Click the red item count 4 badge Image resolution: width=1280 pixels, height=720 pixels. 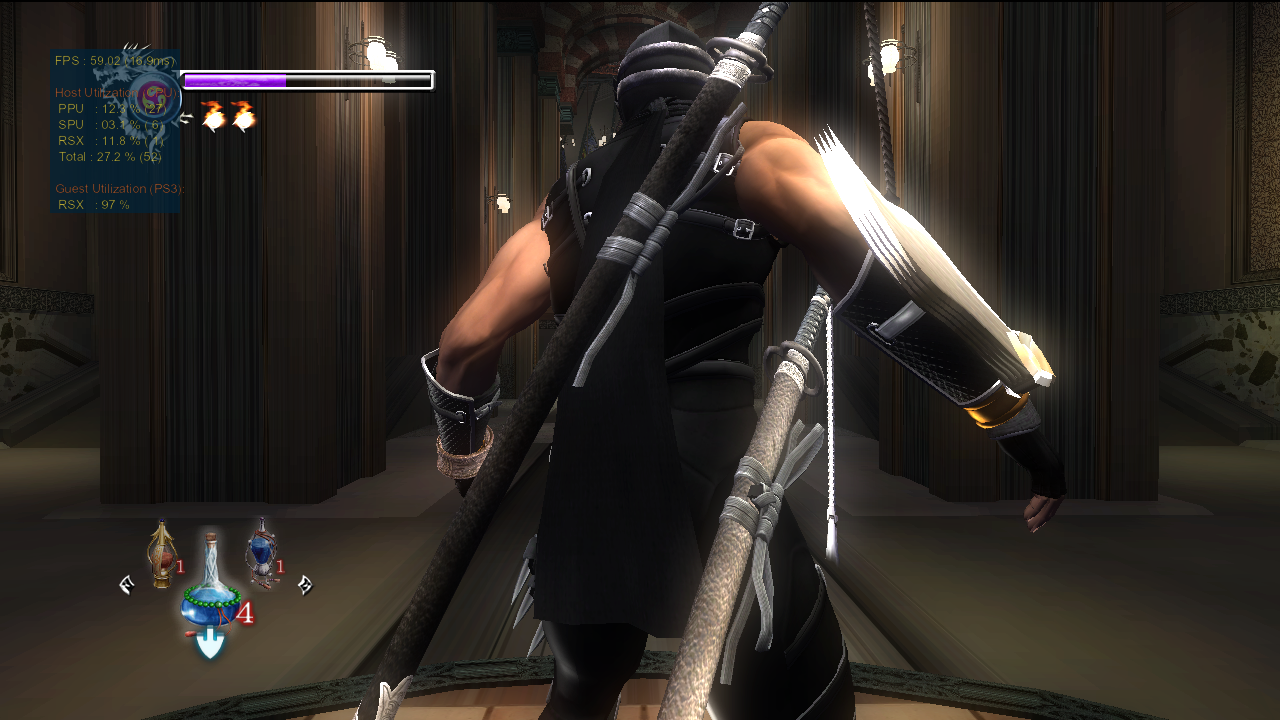(x=246, y=611)
